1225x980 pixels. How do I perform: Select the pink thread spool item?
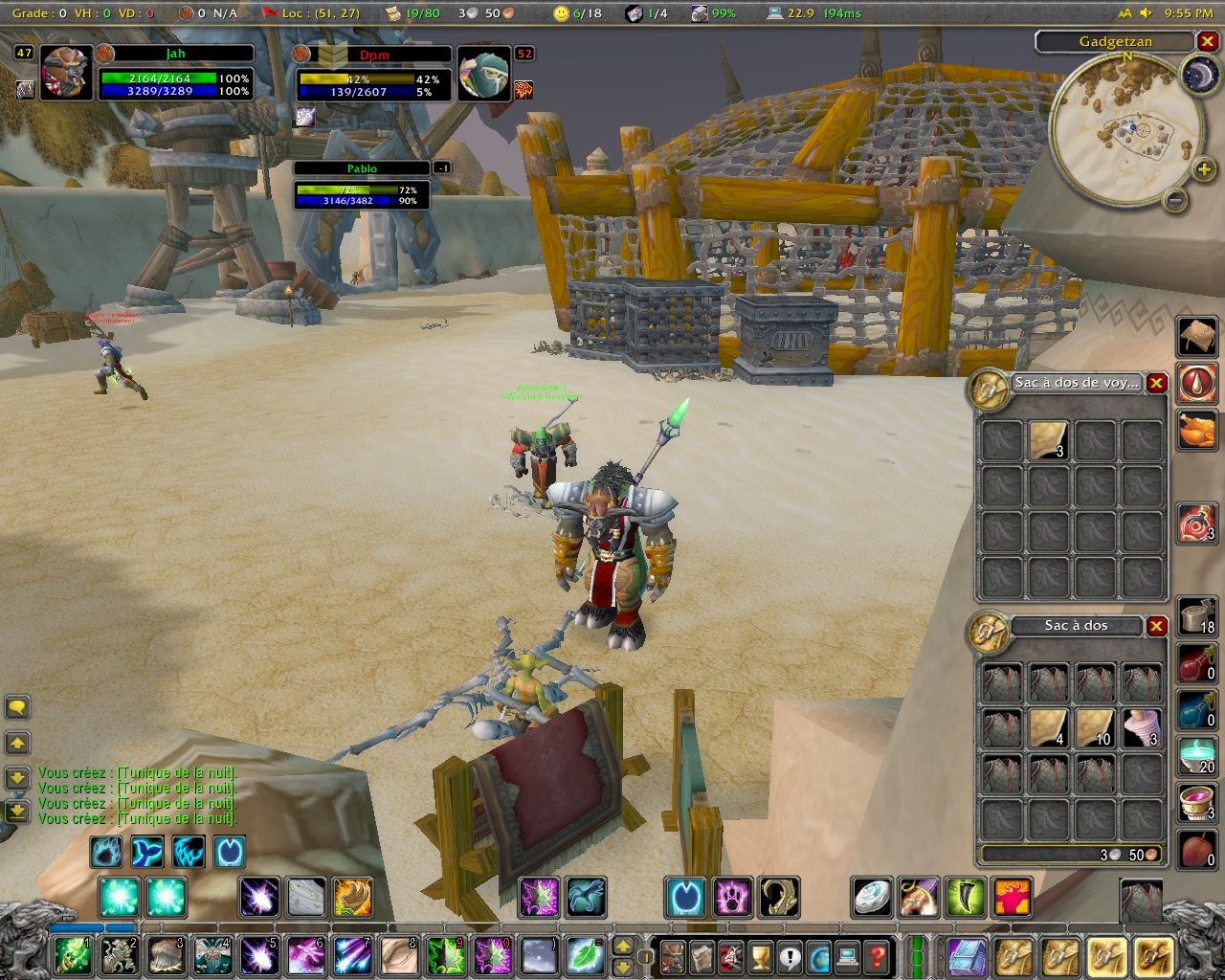point(1141,728)
